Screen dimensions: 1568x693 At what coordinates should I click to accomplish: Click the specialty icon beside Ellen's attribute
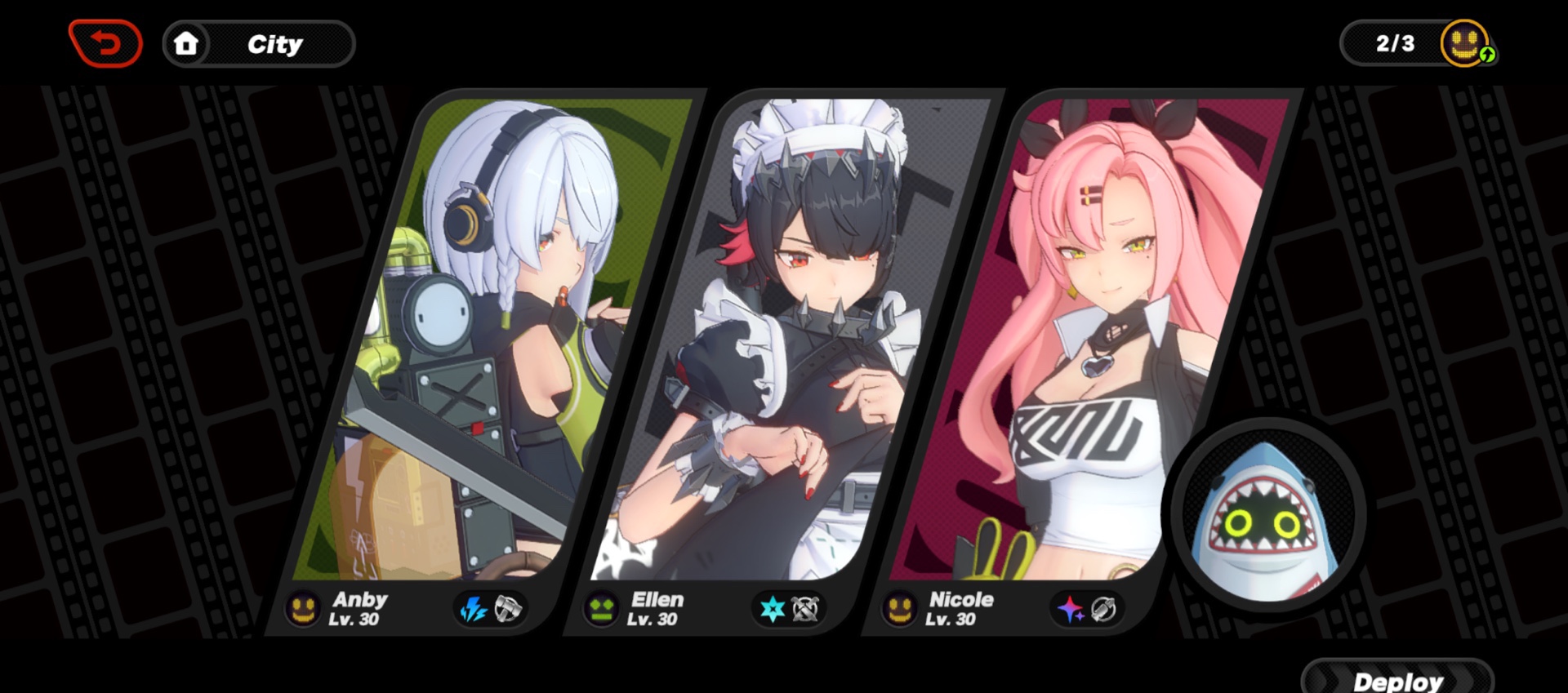[805, 608]
